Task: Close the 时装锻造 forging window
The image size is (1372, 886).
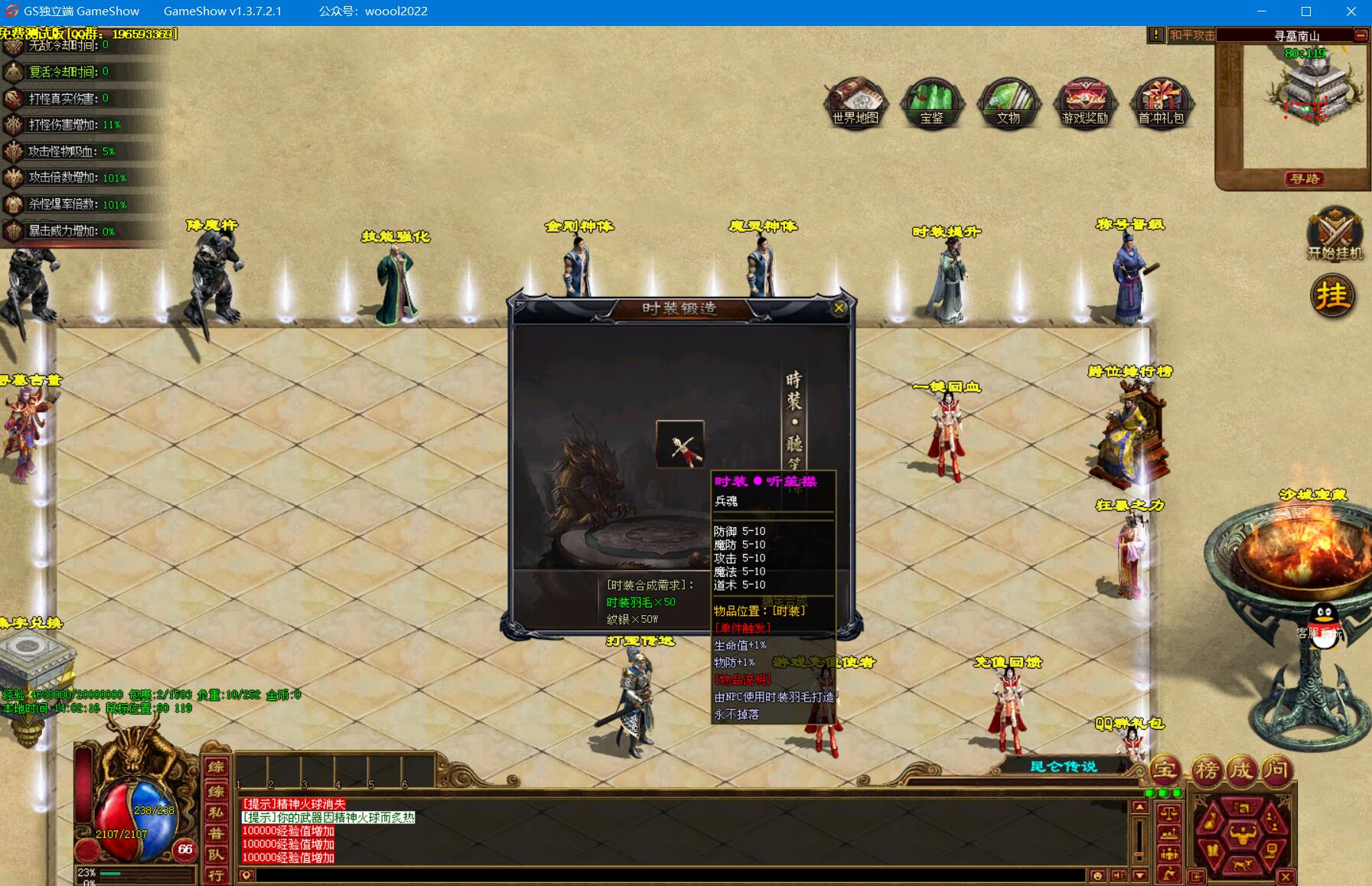Action: click(839, 308)
